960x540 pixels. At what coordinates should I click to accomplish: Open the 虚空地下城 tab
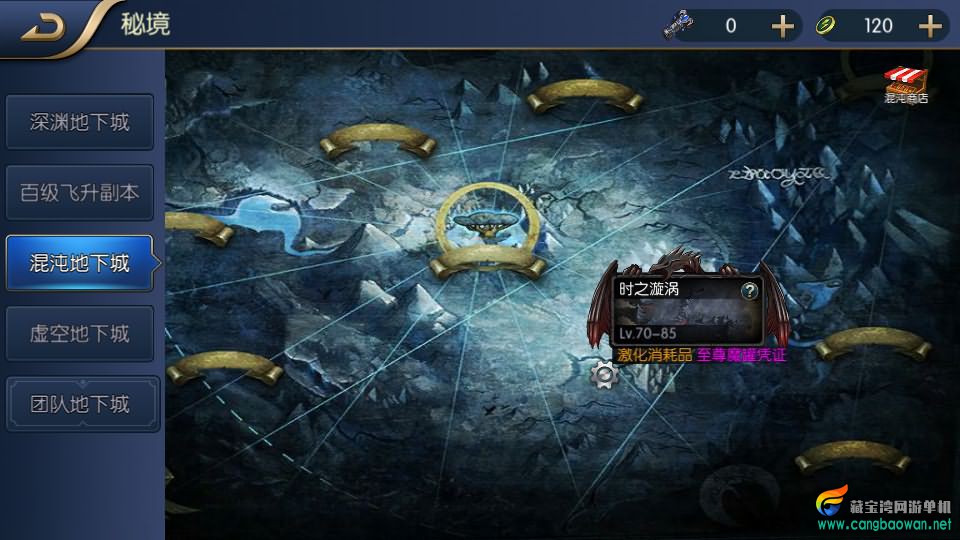pos(80,333)
